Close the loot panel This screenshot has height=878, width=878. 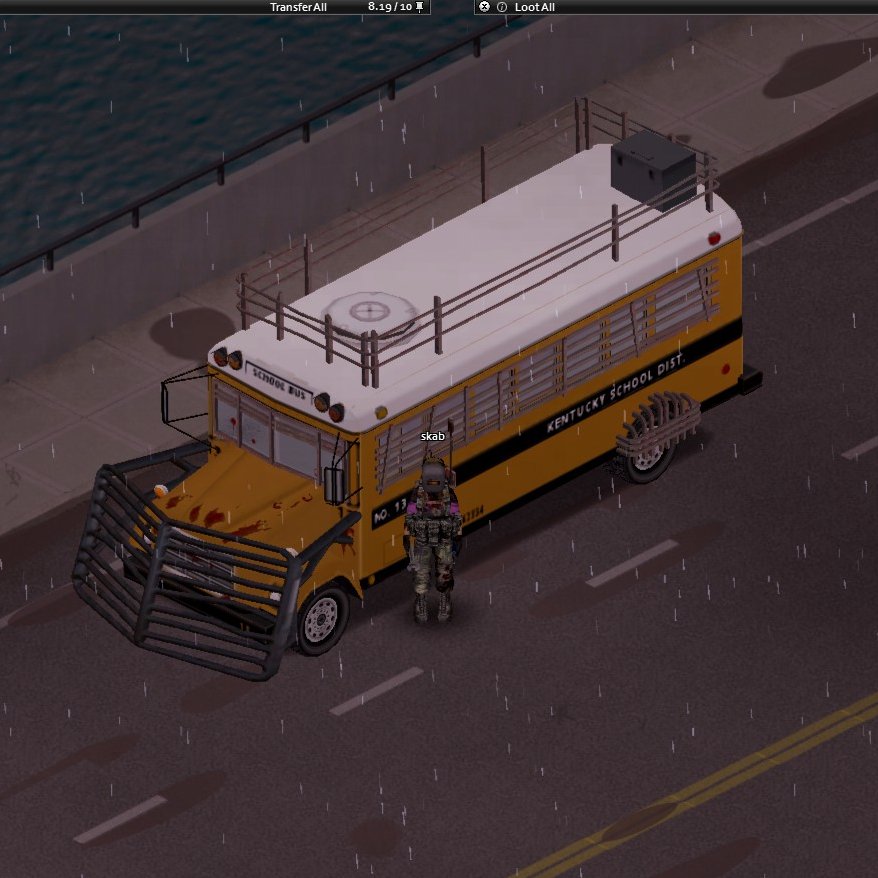pyautogui.click(x=485, y=7)
